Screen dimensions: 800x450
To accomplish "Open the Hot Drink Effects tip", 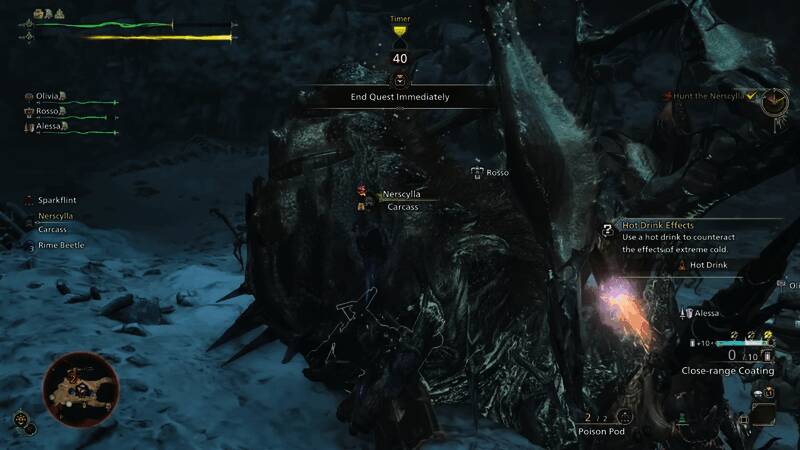I will (658, 226).
